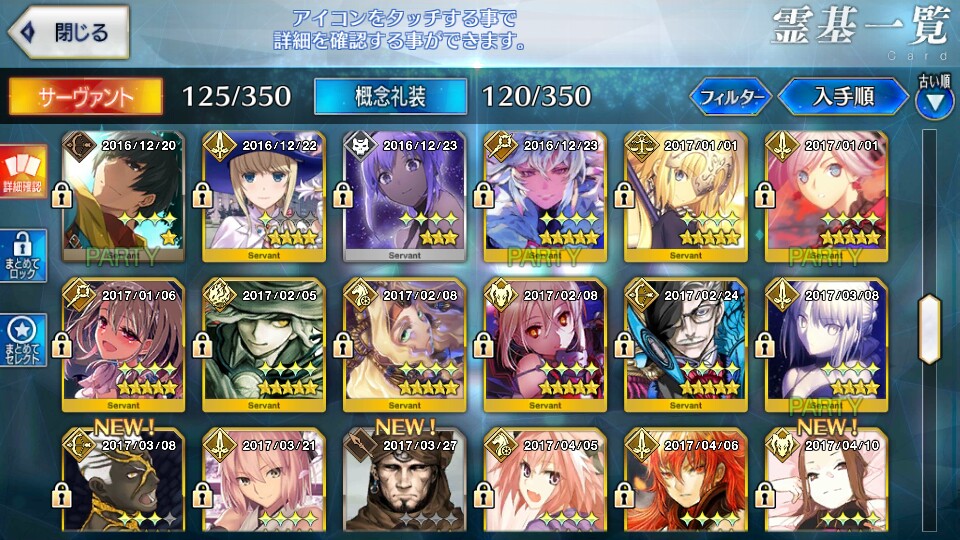Activate the まとめてセレクト side button
Viewport: 960px width, 540px height.
pos(22,340)
